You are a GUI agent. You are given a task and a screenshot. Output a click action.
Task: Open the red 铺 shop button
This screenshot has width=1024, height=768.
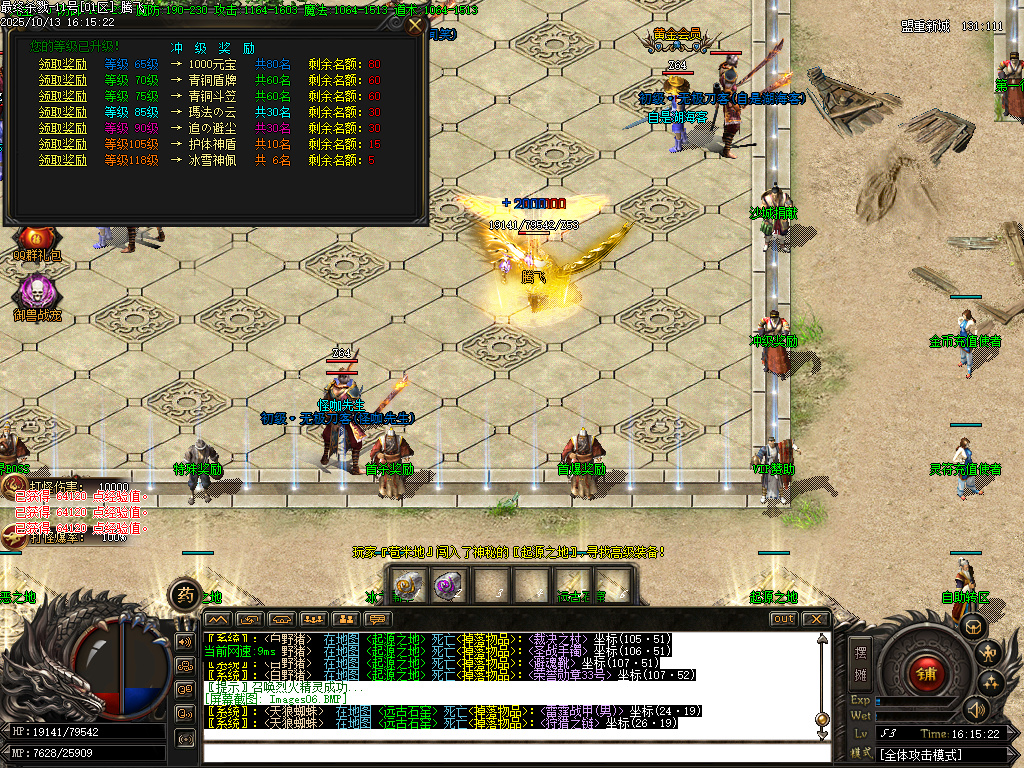tap(926, 672)
